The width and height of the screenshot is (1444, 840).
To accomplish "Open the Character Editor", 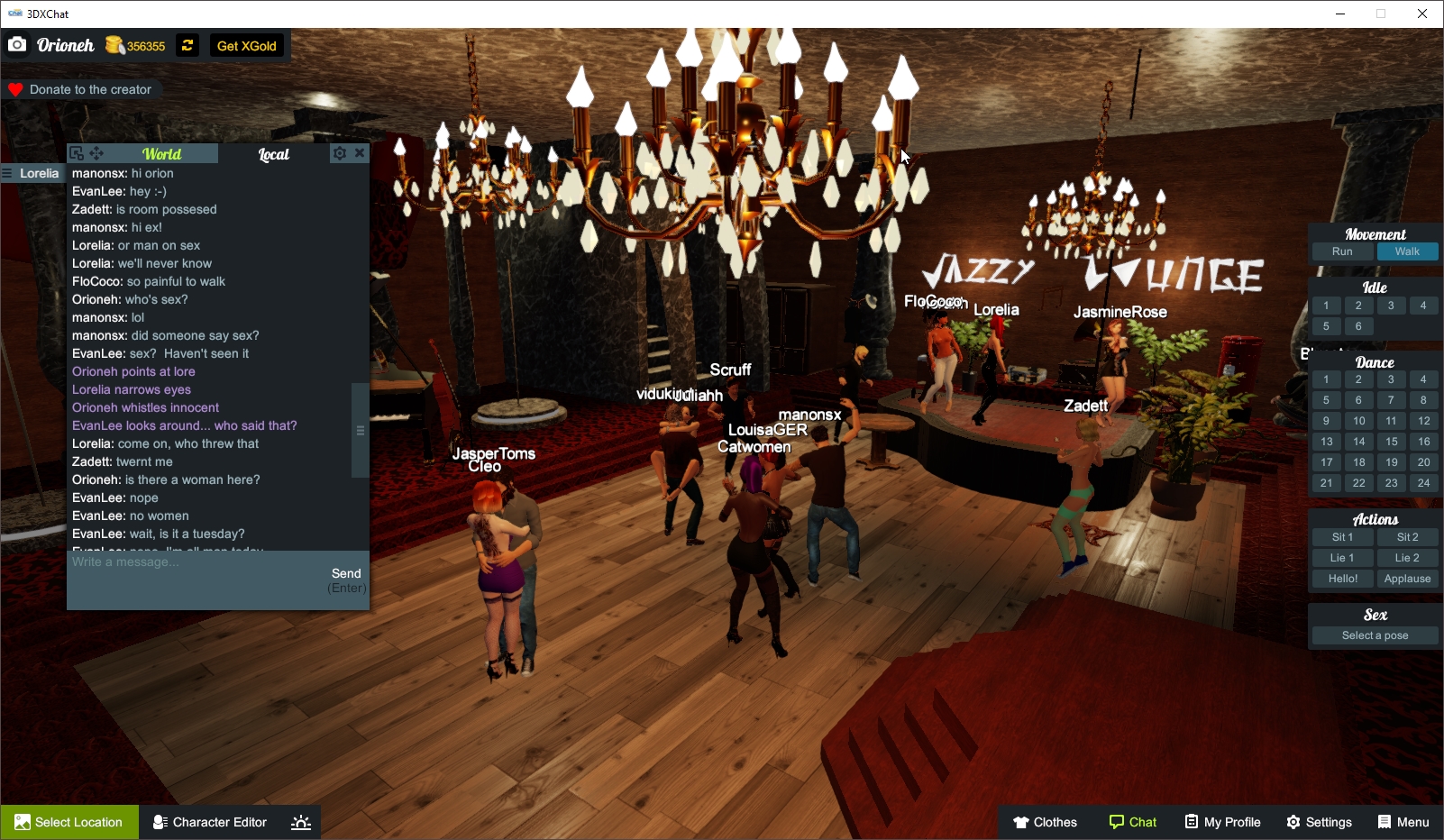I will pyautogui.click(x=209, y=821).
